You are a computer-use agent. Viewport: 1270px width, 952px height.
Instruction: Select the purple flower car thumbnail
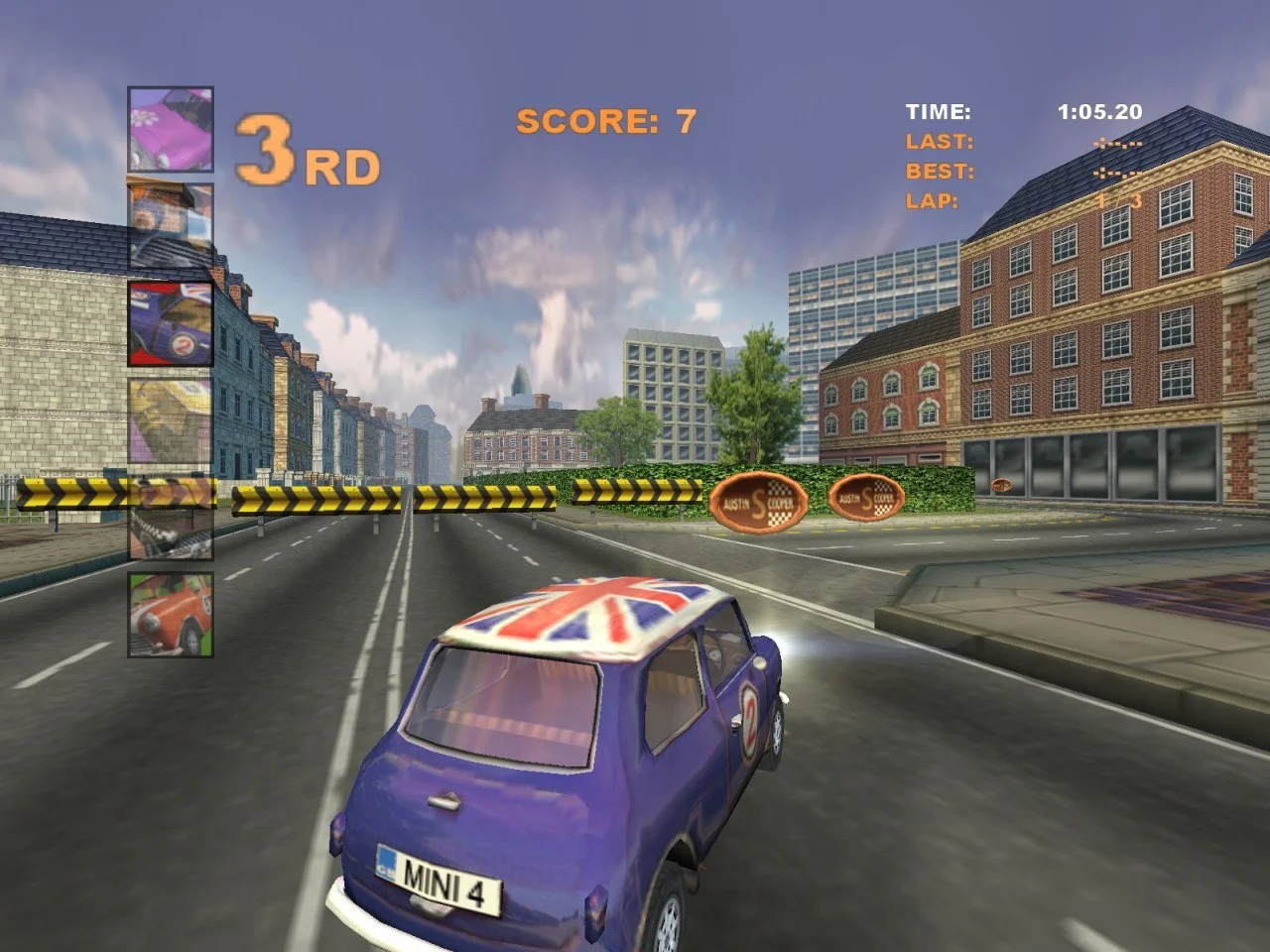[169, 129]
